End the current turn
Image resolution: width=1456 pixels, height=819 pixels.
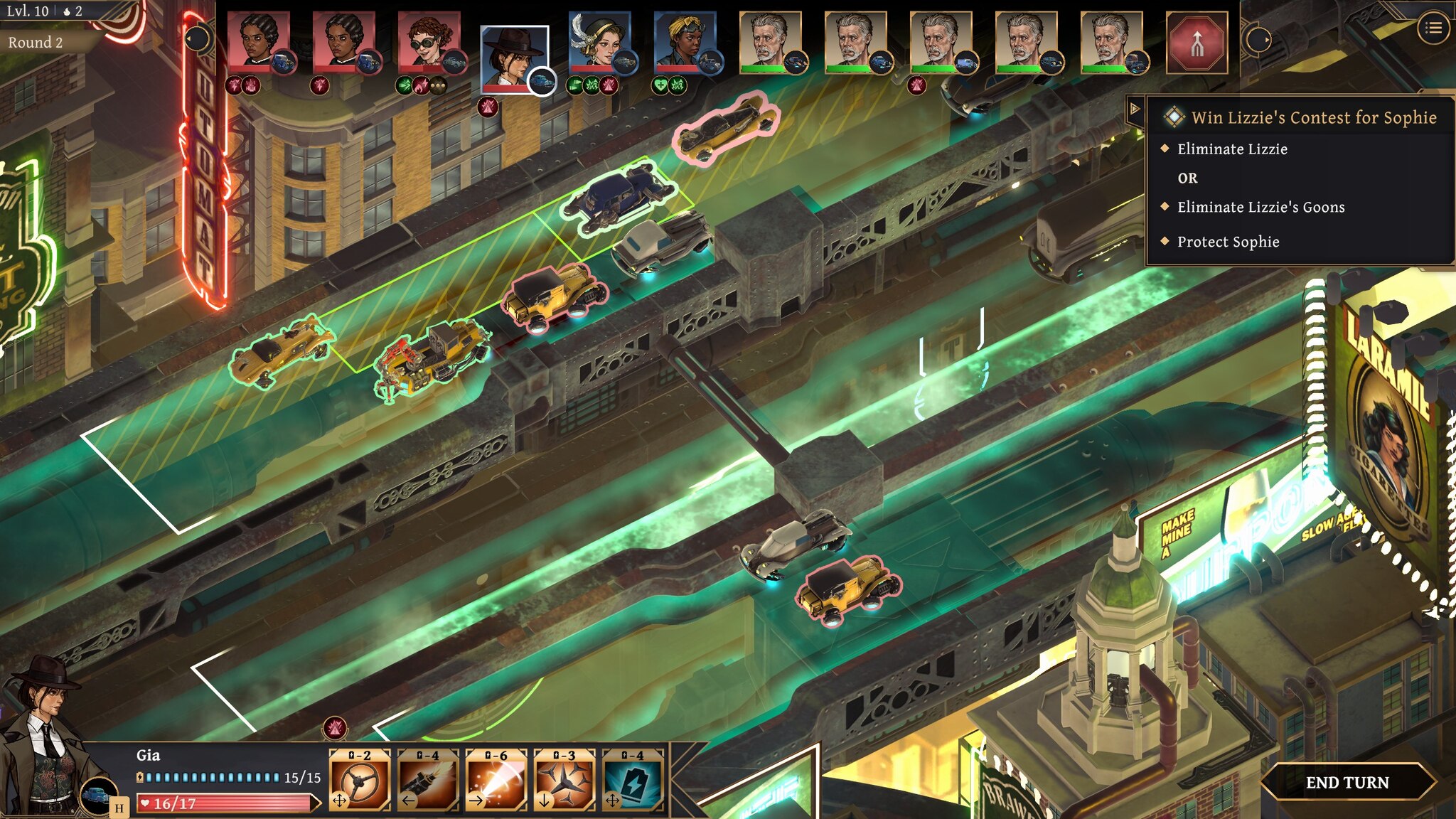point(1347,782)
